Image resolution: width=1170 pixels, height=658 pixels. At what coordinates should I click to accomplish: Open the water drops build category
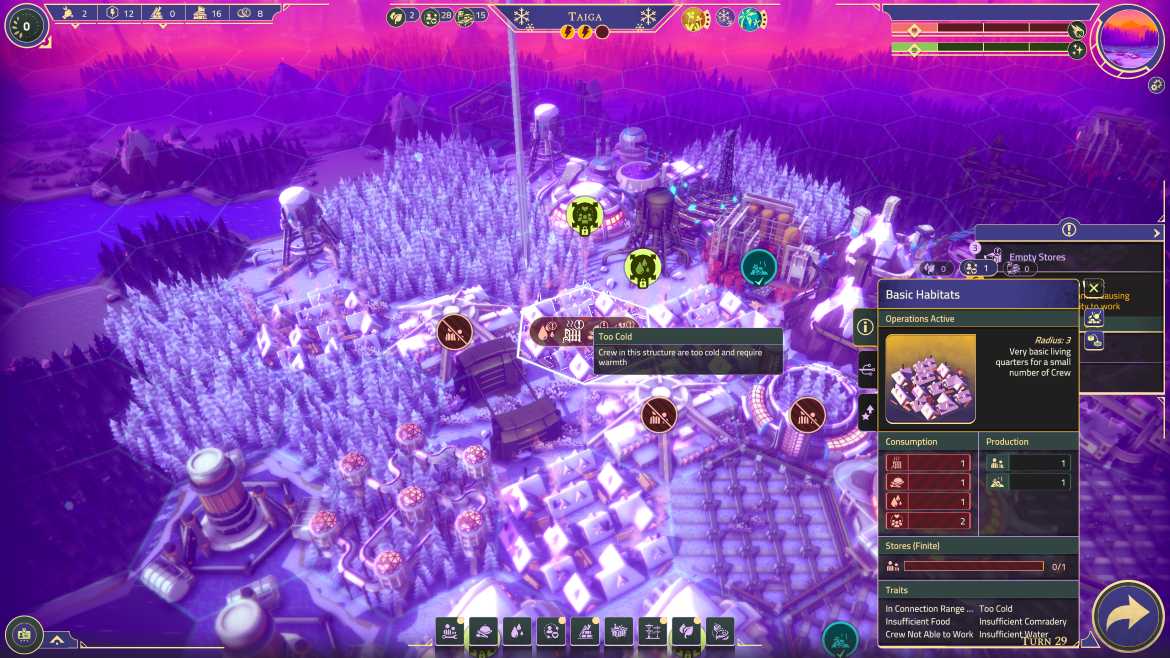(x=517, y=631)
